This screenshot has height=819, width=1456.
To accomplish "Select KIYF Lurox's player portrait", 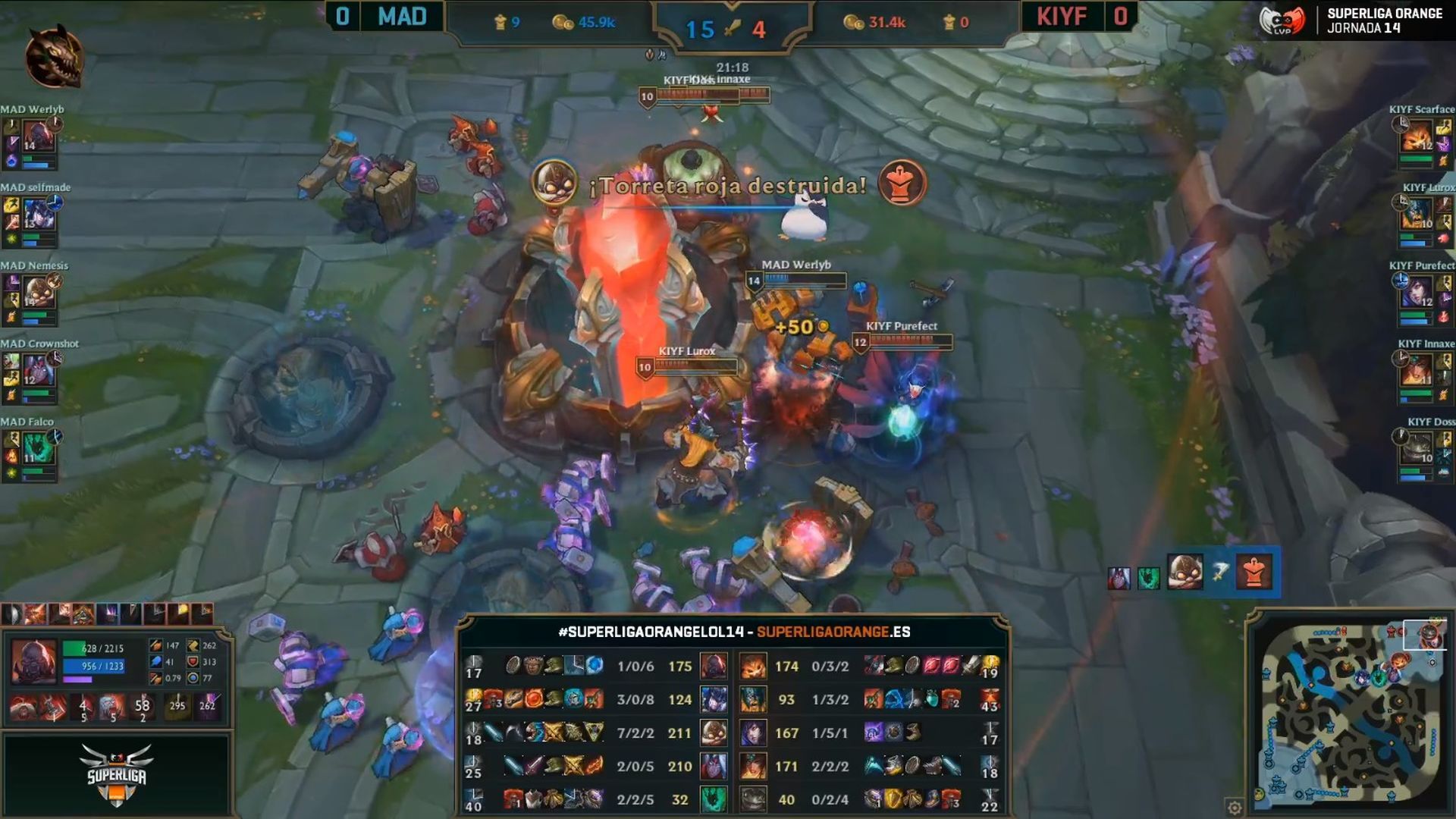I will click(1416, 215).
